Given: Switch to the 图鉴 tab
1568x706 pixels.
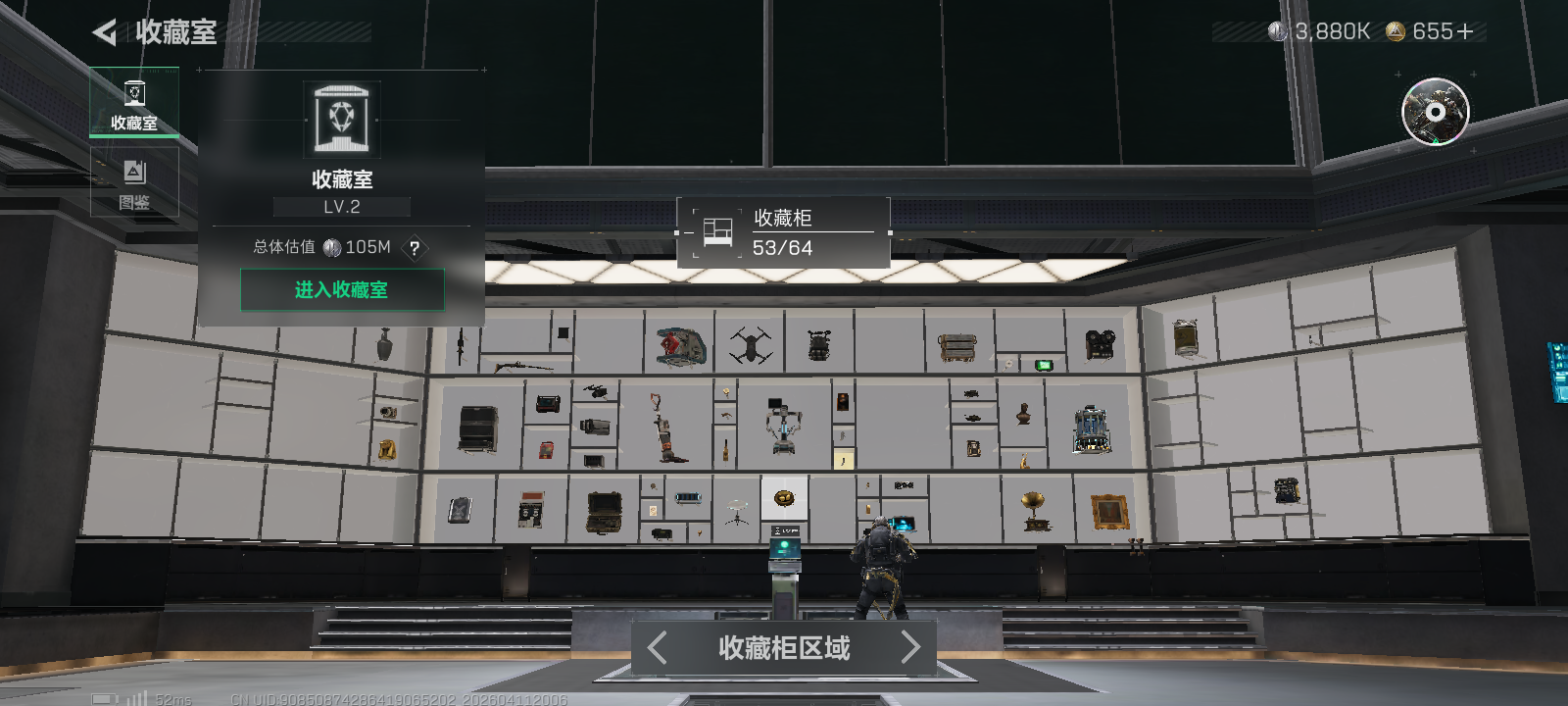Looking at the screenshot, I should [134, 182].
